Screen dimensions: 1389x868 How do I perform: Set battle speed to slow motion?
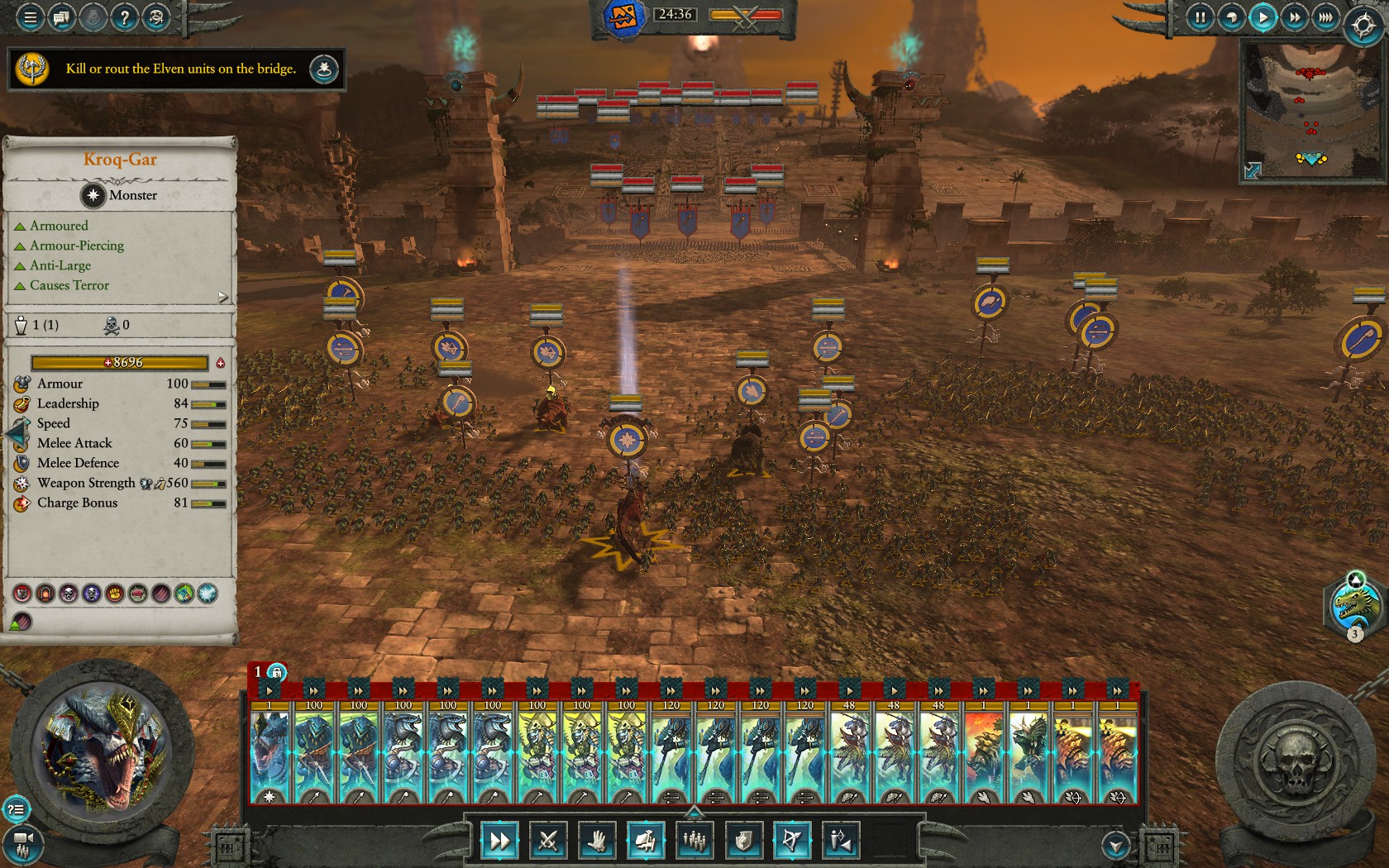1231,17
